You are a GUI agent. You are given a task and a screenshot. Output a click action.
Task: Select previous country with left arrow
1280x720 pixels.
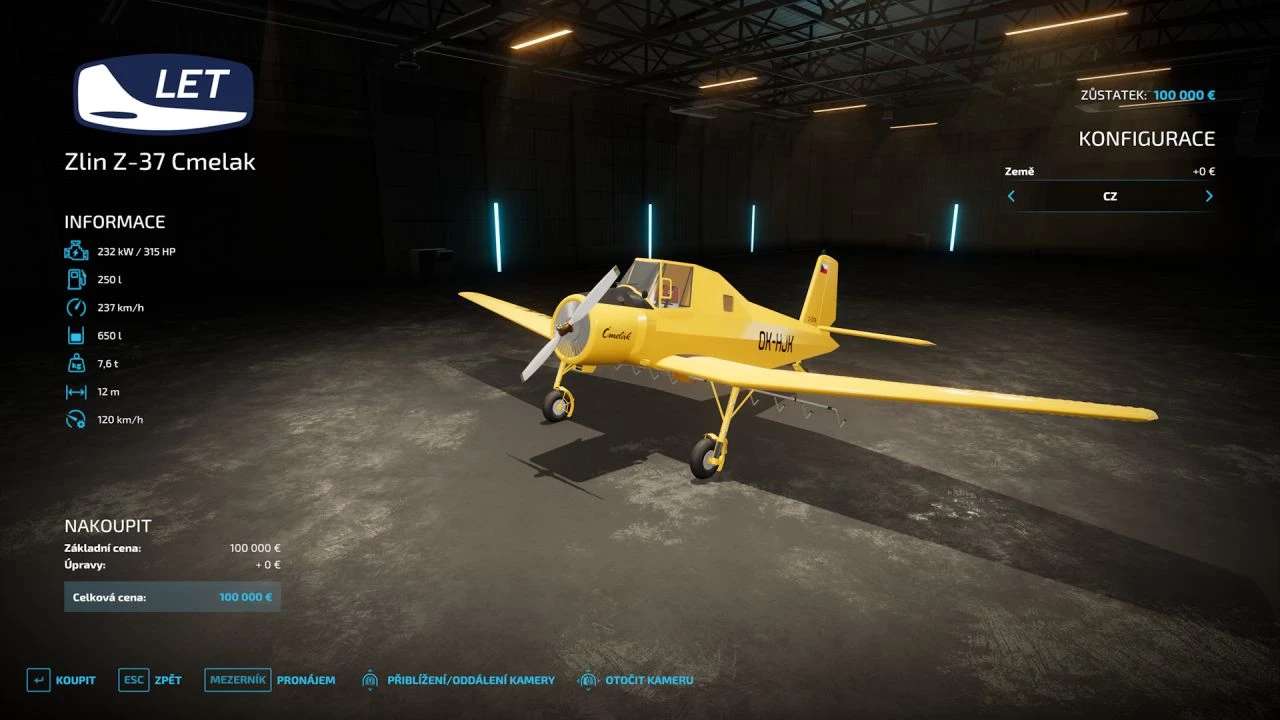pos(1010,196)
